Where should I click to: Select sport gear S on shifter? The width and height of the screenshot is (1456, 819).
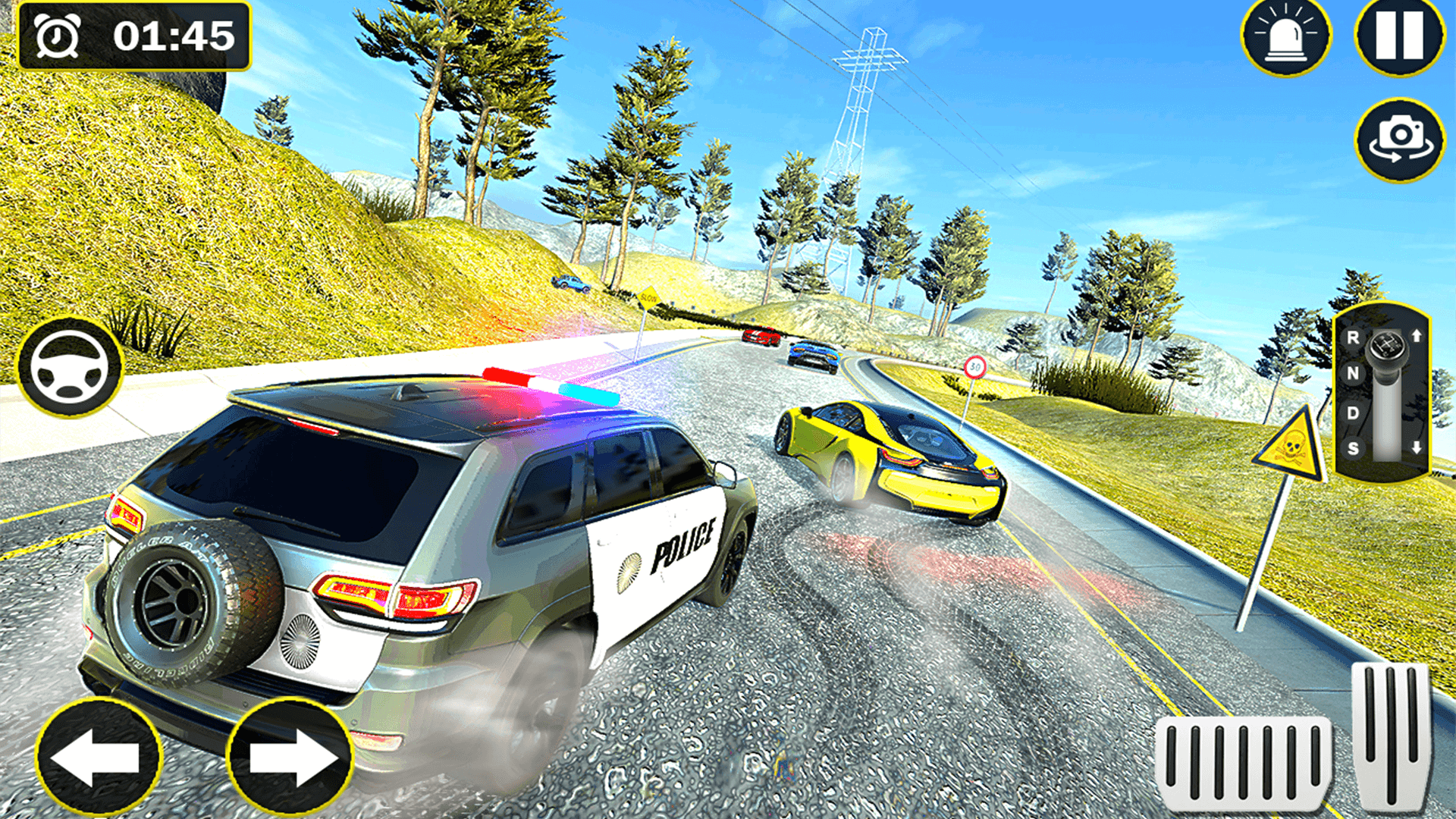point(1354,448)
